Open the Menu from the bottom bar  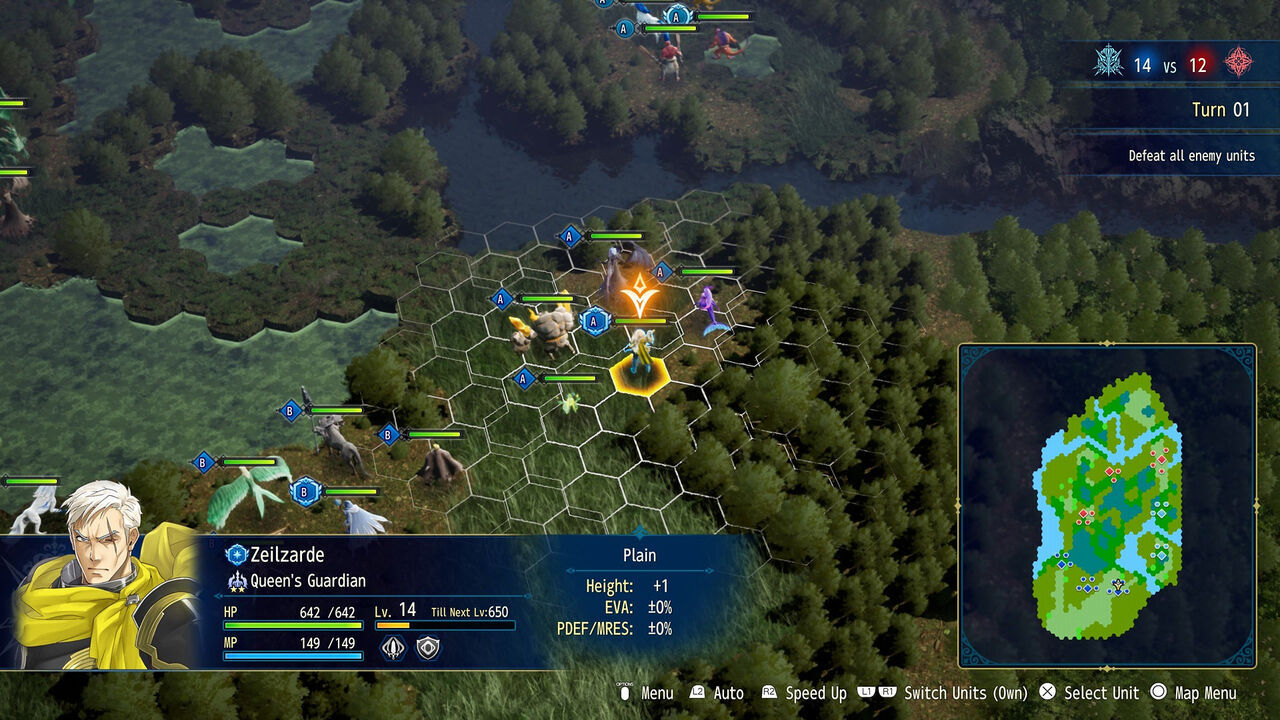pos(657,692)
